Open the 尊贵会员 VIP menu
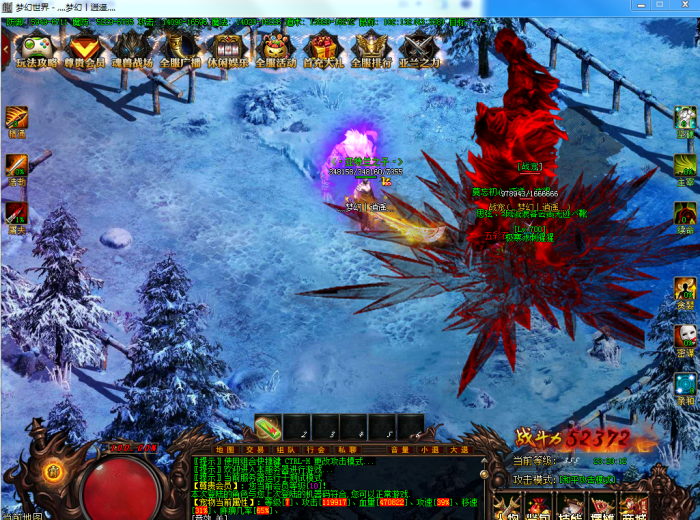 [x=86, y=49]
